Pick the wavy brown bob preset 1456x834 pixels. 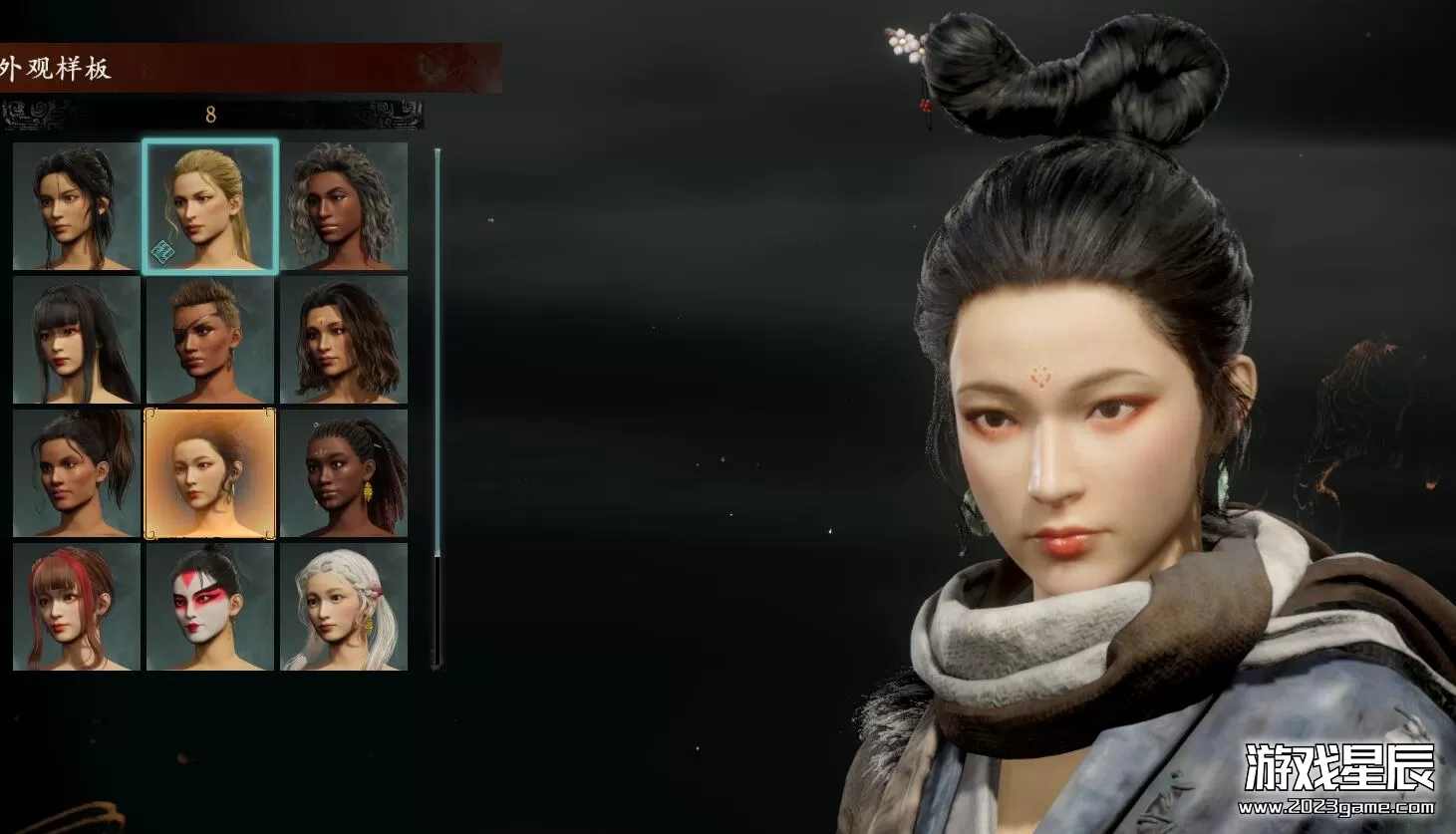[x=344, y=340]
